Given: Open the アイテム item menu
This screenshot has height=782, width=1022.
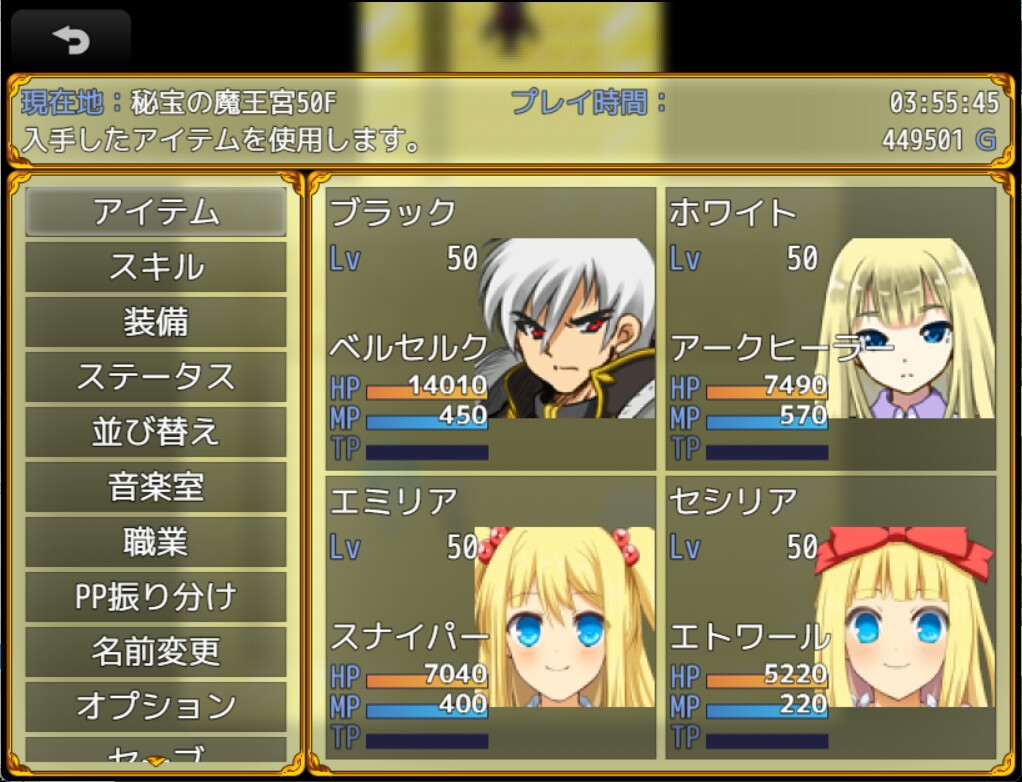Looking at the screenshot, I should click(156, 212).
